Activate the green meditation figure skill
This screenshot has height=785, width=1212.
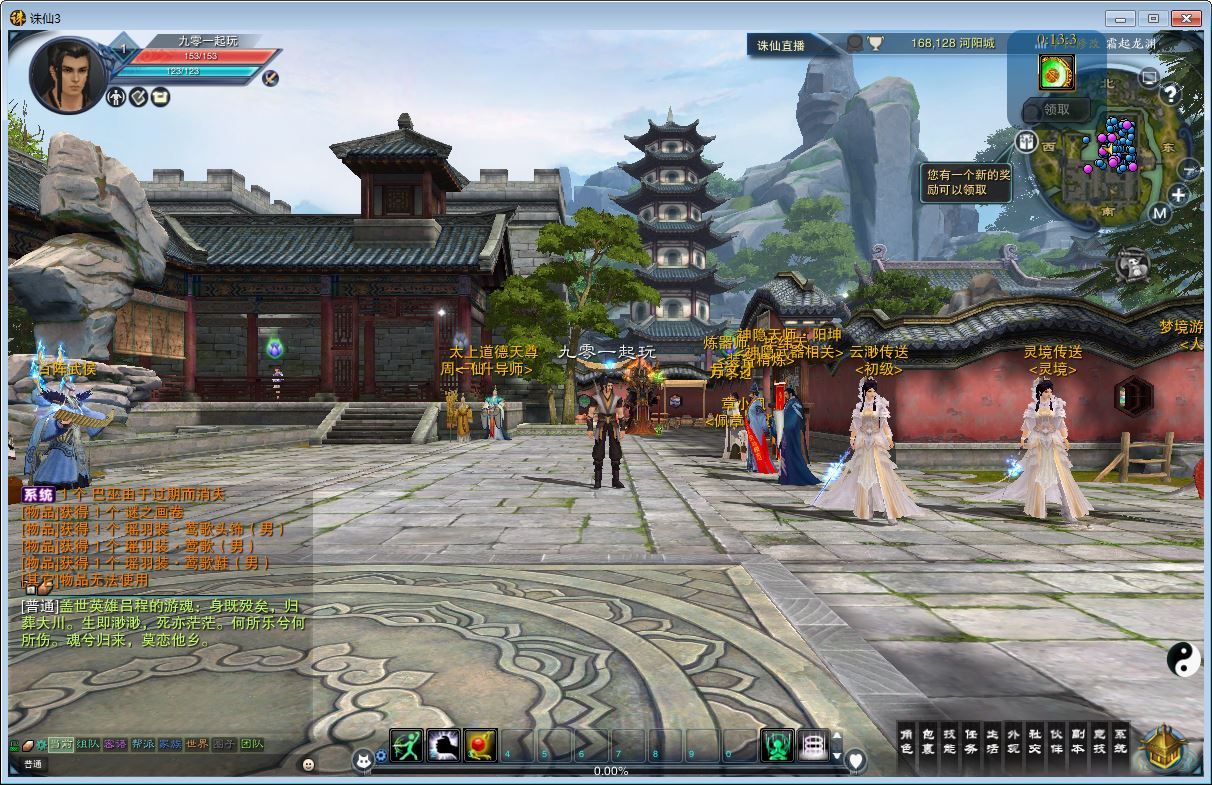[x=777, y=745]
